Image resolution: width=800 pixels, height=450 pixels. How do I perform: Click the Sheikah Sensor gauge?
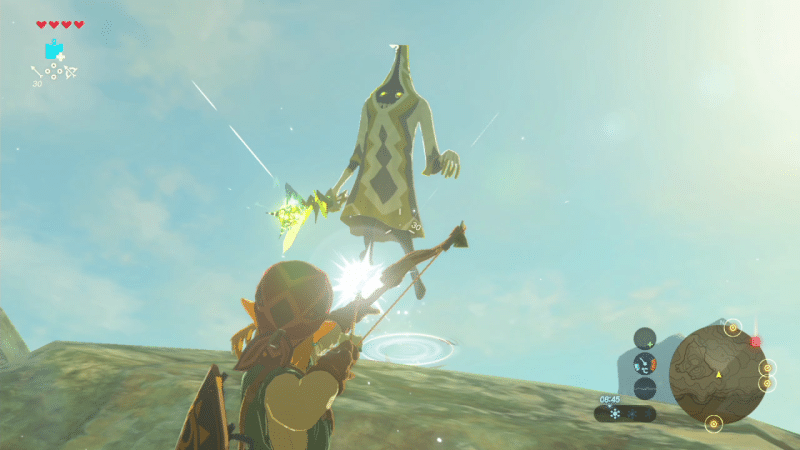coord(645,339)
